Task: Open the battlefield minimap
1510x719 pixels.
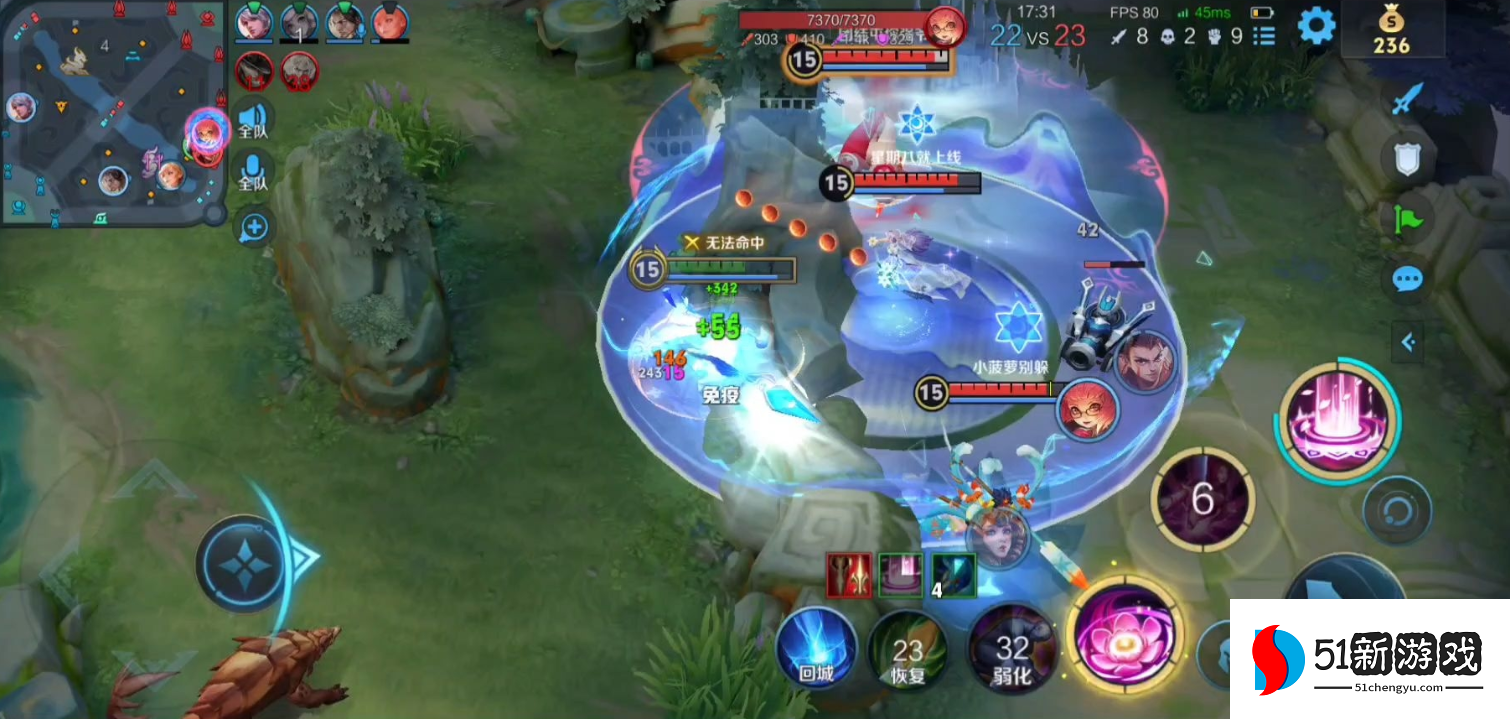Action: (x=112, y=112)
